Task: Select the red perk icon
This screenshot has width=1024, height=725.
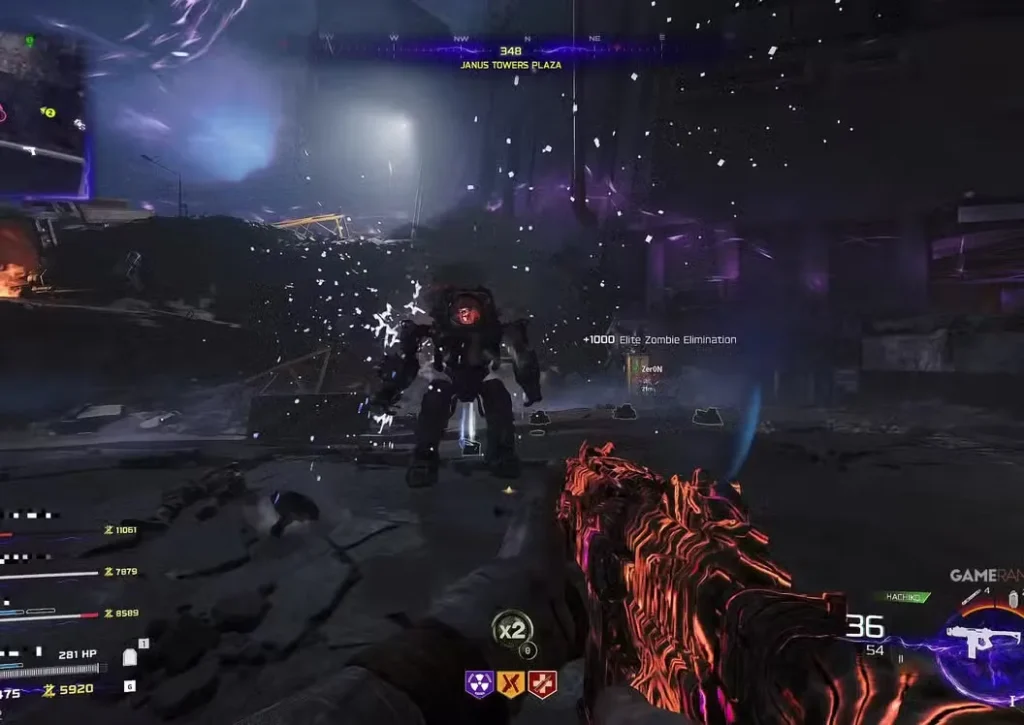Action: tap(542, 684)
